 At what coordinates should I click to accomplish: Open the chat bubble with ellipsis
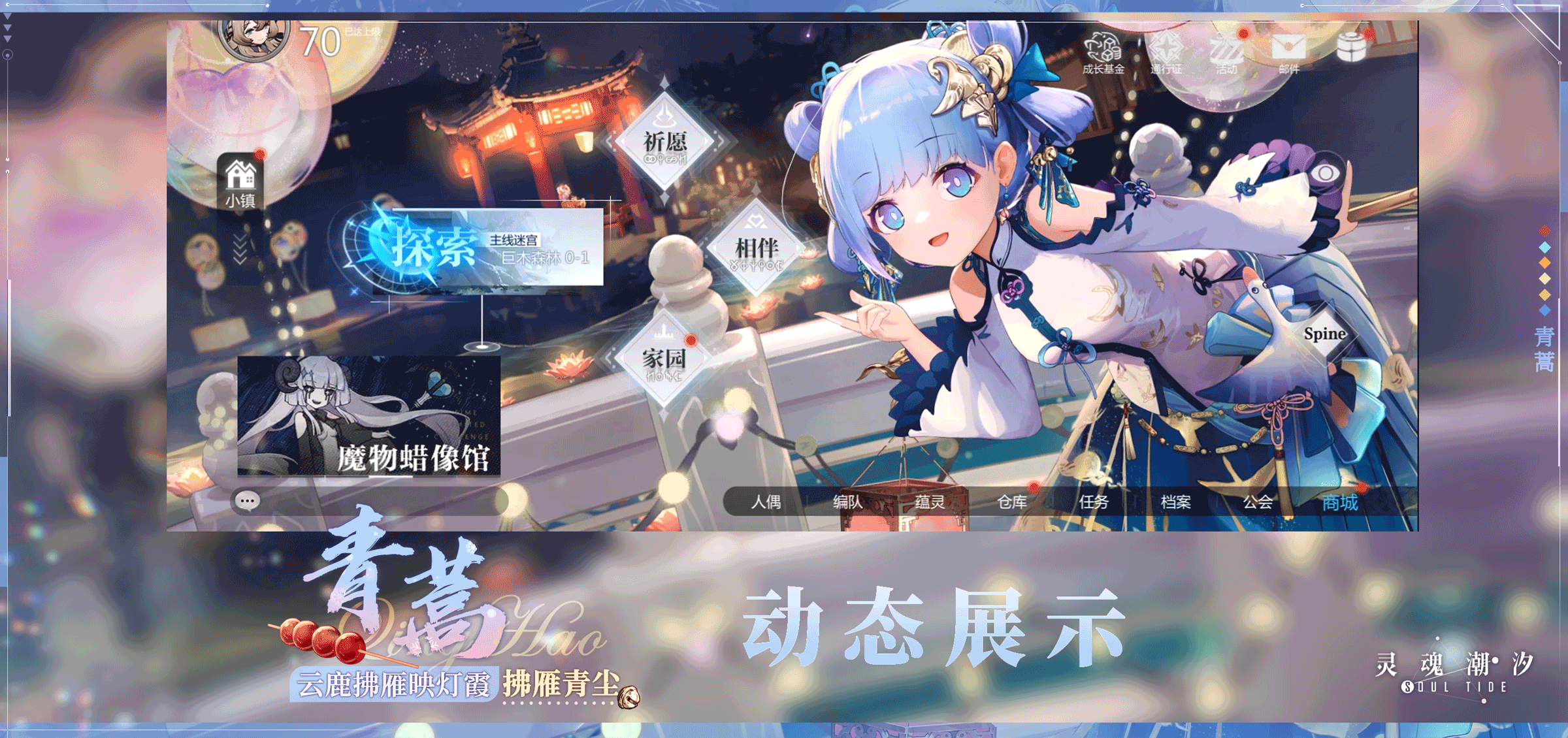pyautogui.click(x=246, y=501)
